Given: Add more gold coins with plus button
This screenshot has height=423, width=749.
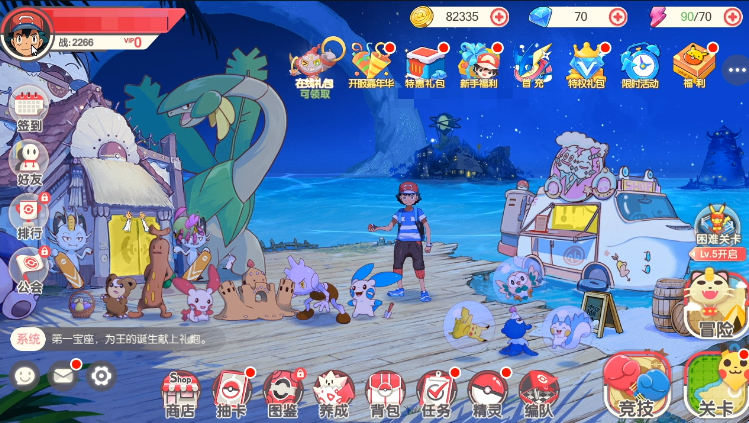Looking at the screenshot, I should pos(499,16).
